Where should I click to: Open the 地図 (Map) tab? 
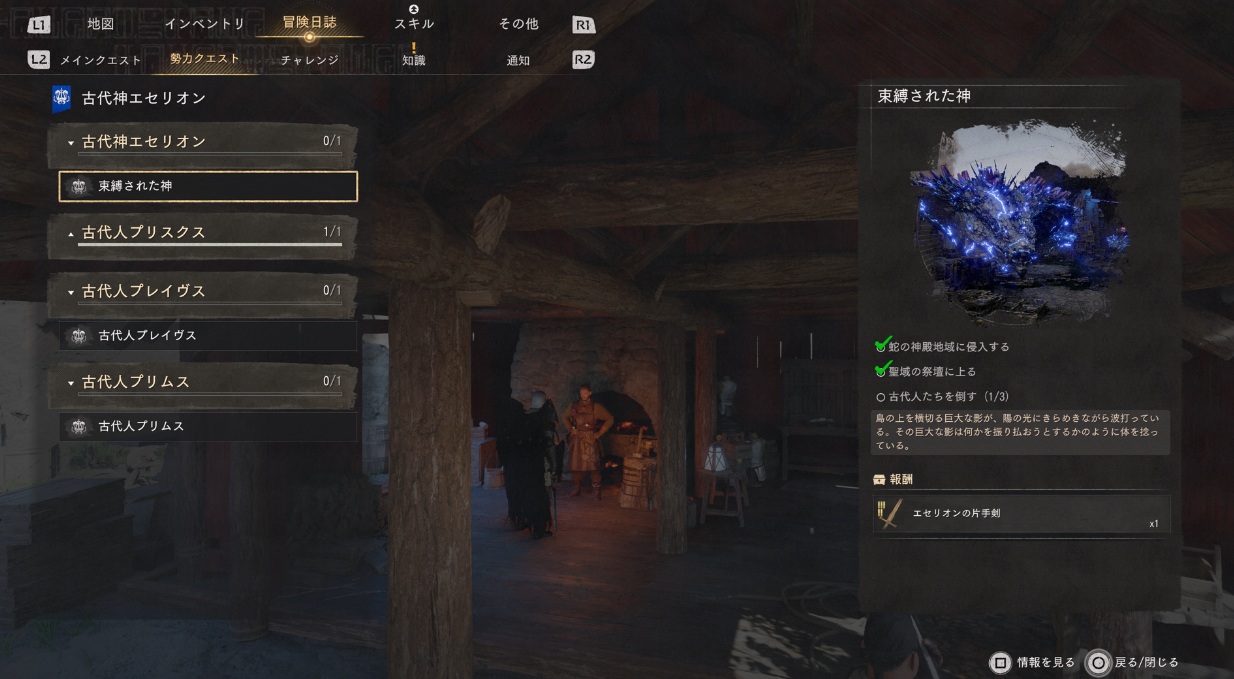101,24
